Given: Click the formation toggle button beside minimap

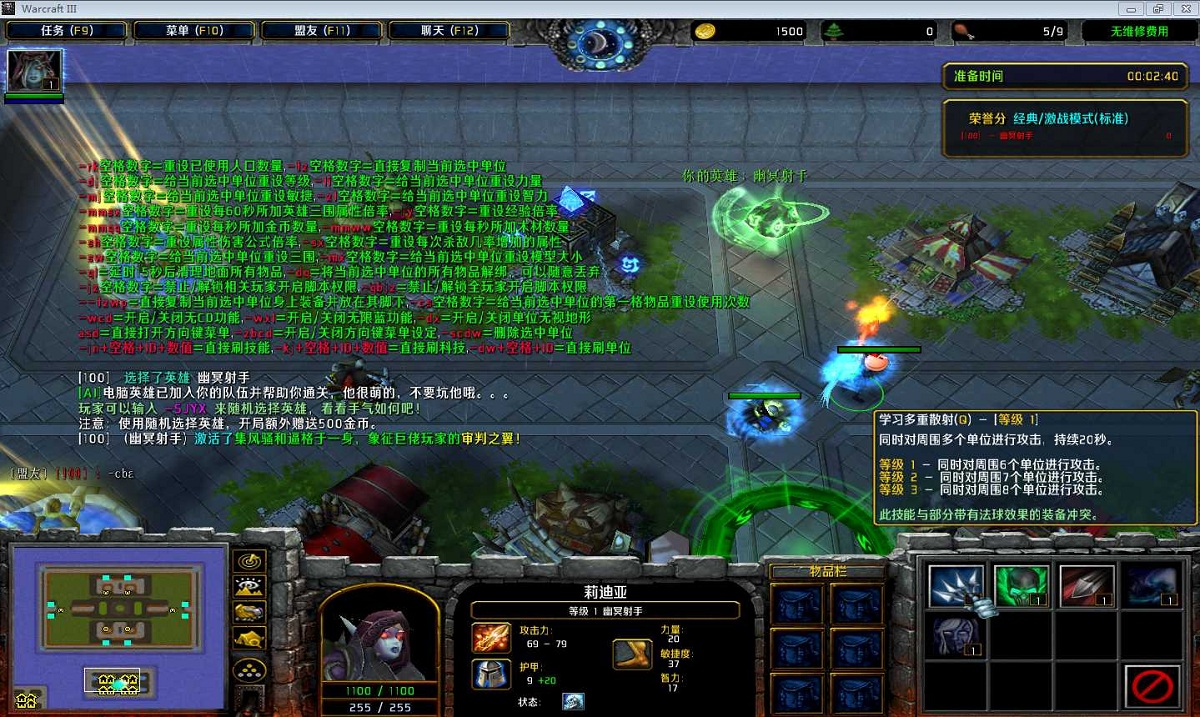Looking at the screenshot, I should coord(249,668).
